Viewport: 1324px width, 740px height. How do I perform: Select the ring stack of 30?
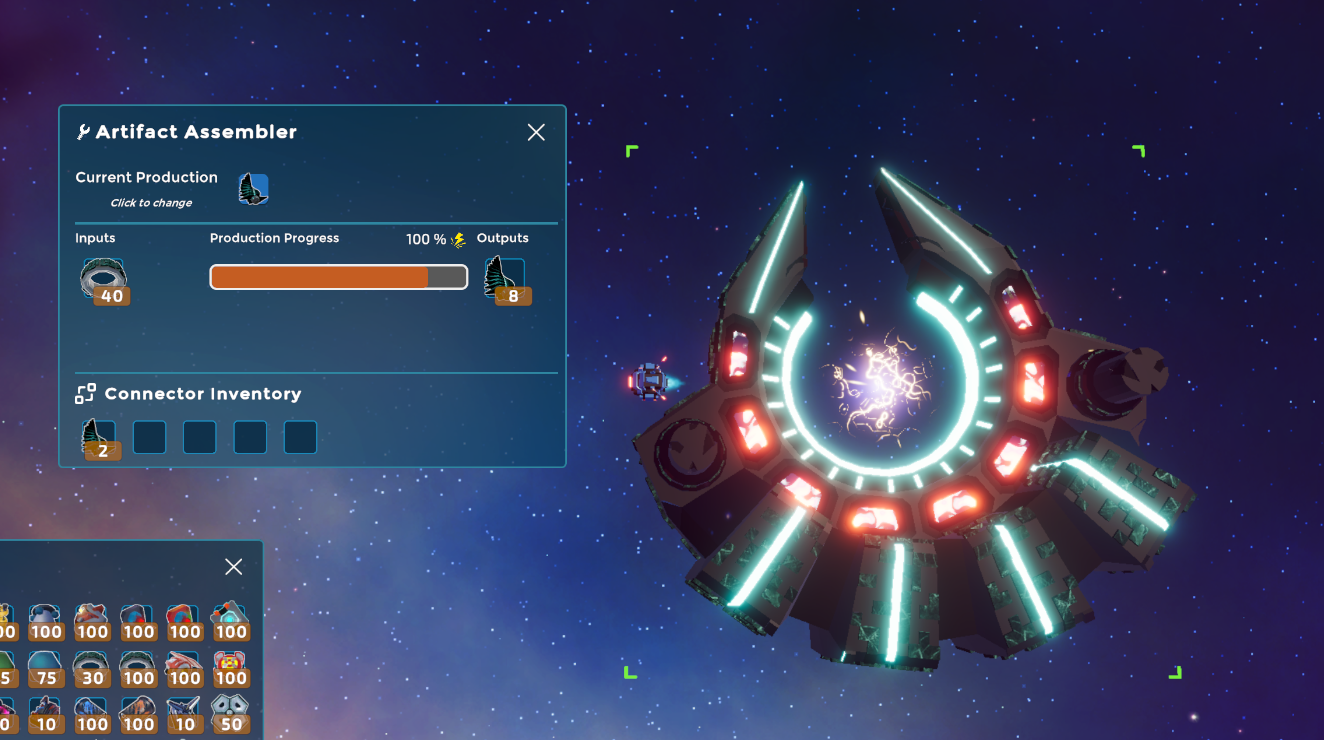pyautogui.click(x=91, y=666)
